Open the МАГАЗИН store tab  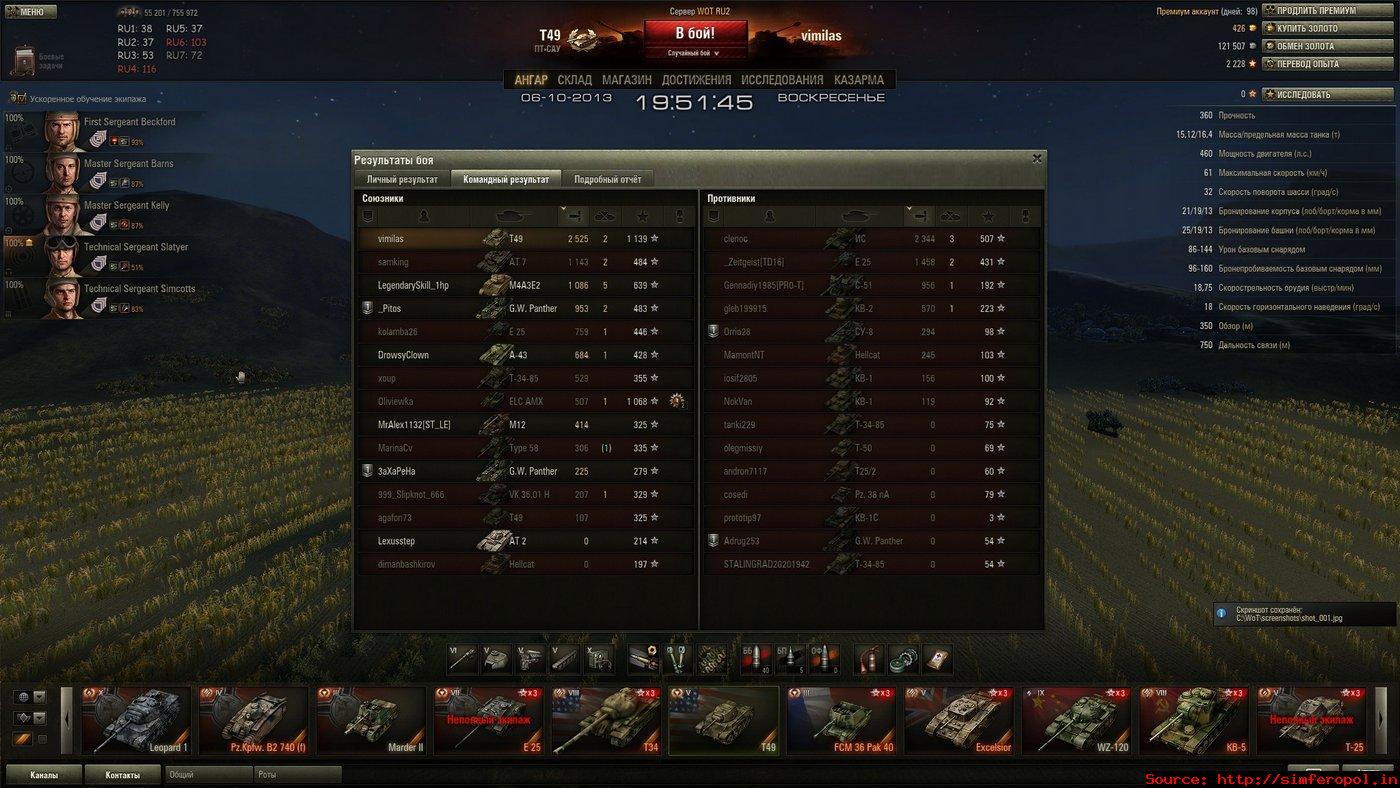click(626, 80)
